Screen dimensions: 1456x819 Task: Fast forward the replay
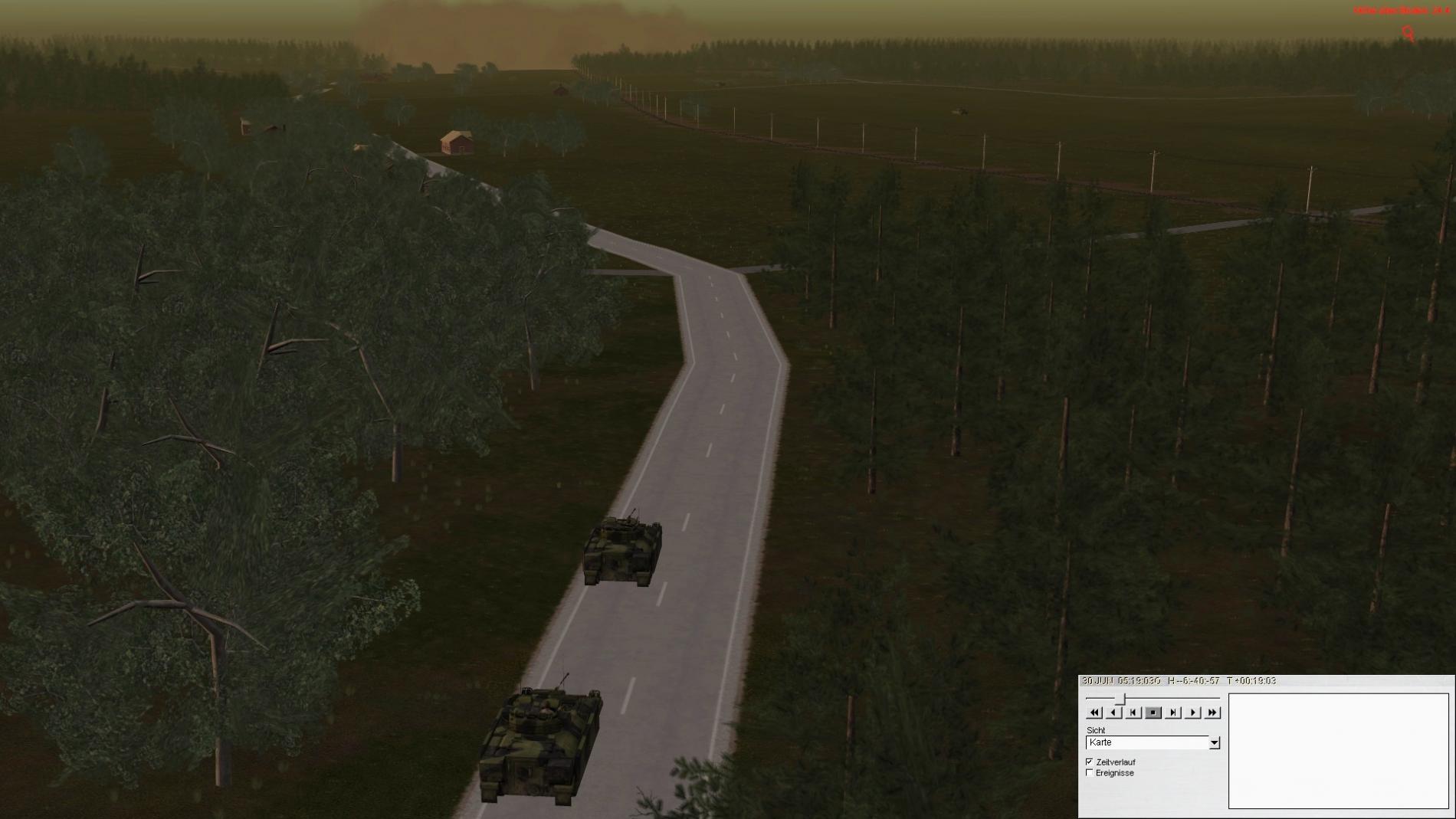pyautogui.click(x=1212, y=713)
